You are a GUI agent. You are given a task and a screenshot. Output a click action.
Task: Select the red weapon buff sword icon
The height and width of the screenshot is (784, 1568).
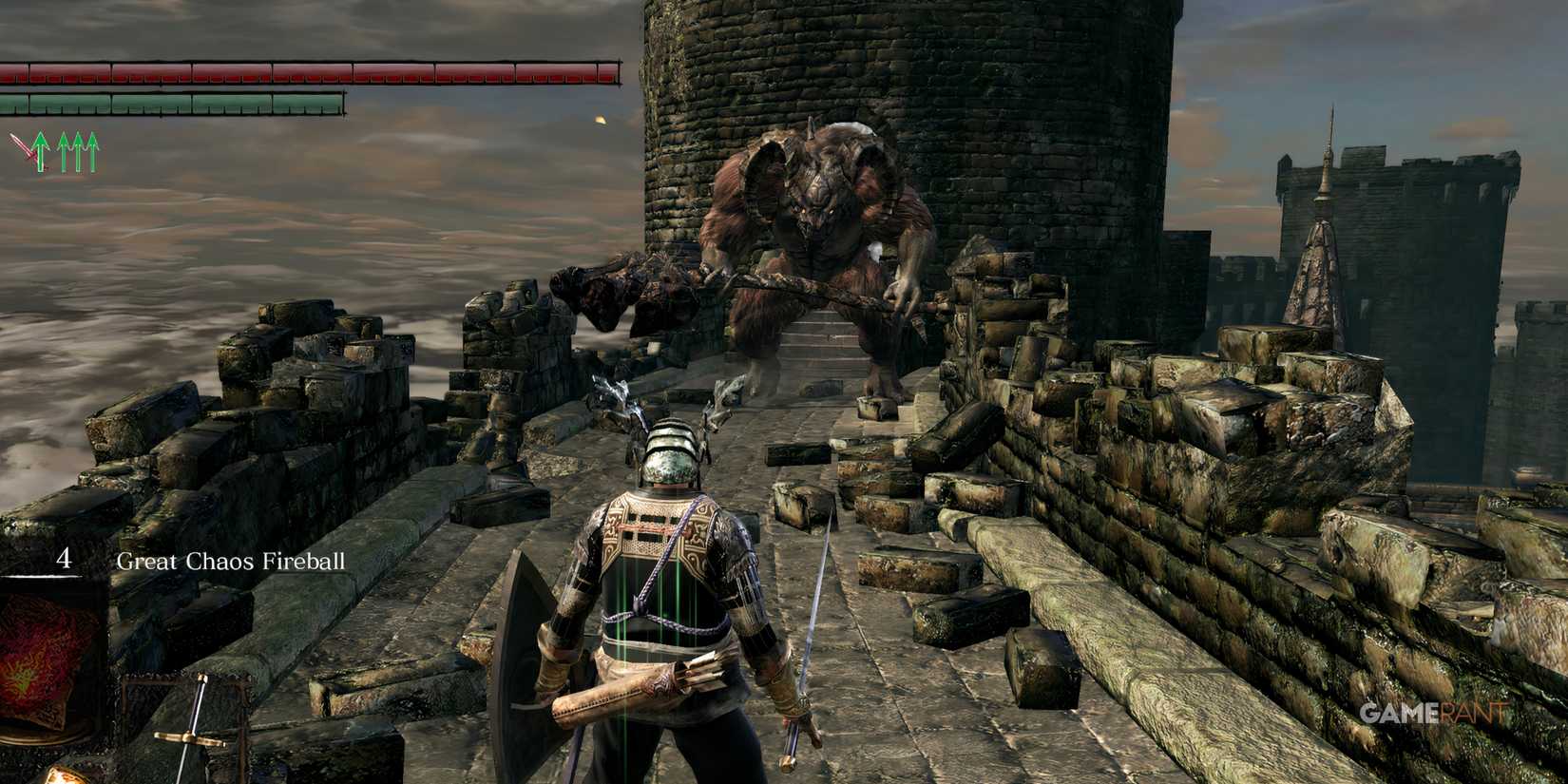21,147
